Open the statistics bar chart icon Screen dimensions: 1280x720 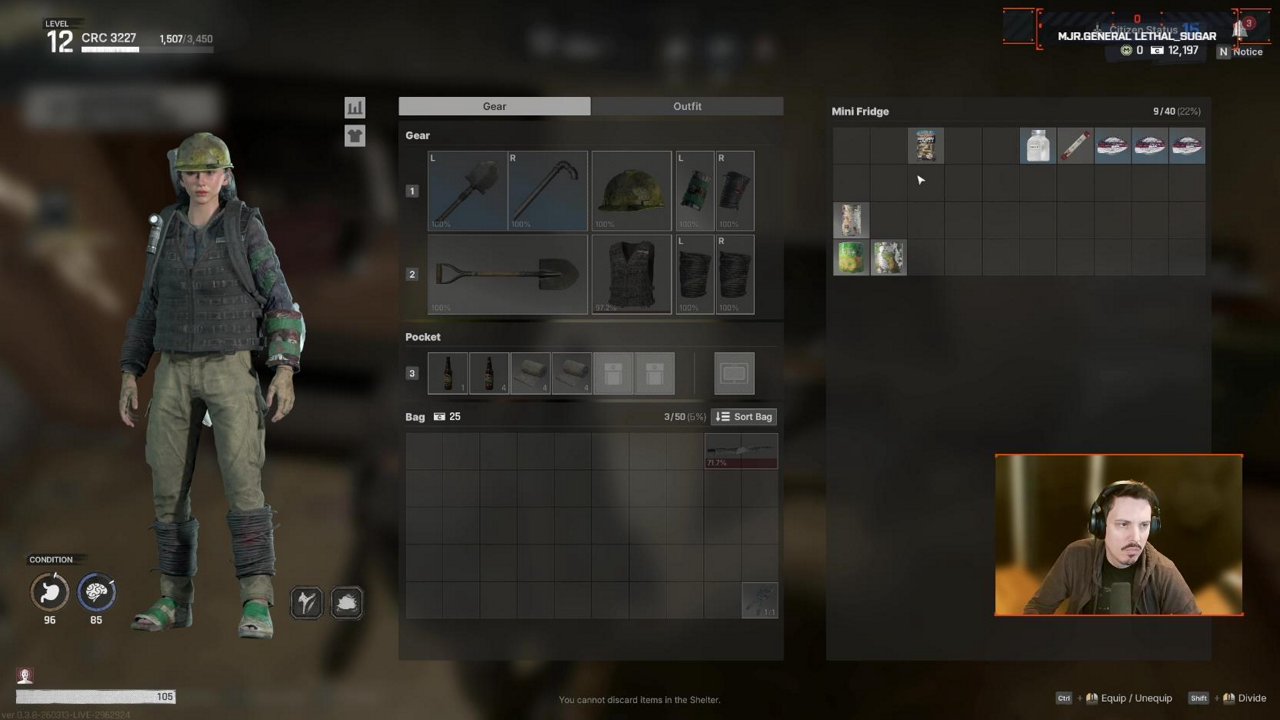pos(355,107)
